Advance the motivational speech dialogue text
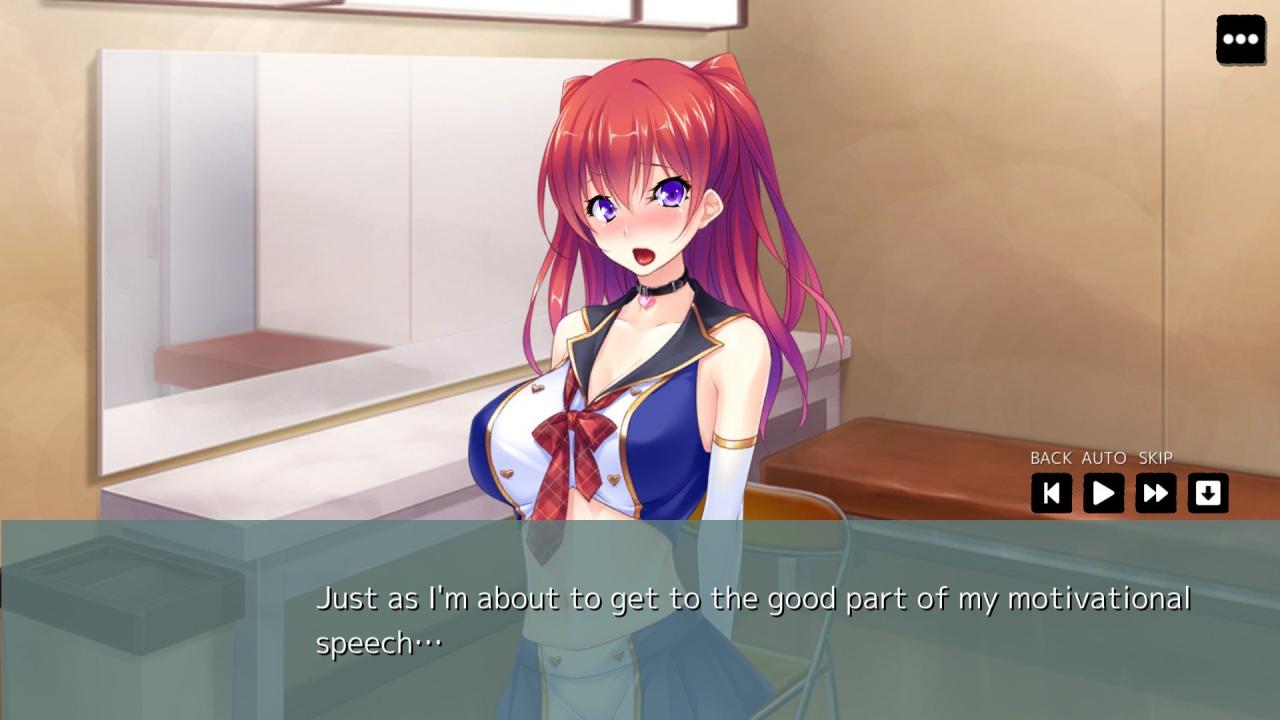 (x=752, y=620)
